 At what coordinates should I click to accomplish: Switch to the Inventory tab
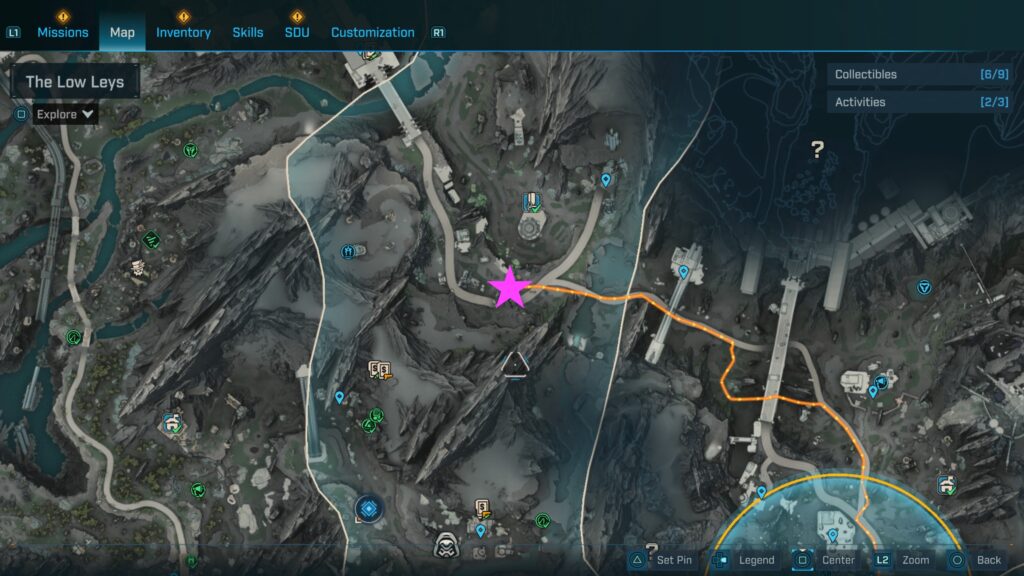[183, 32]
